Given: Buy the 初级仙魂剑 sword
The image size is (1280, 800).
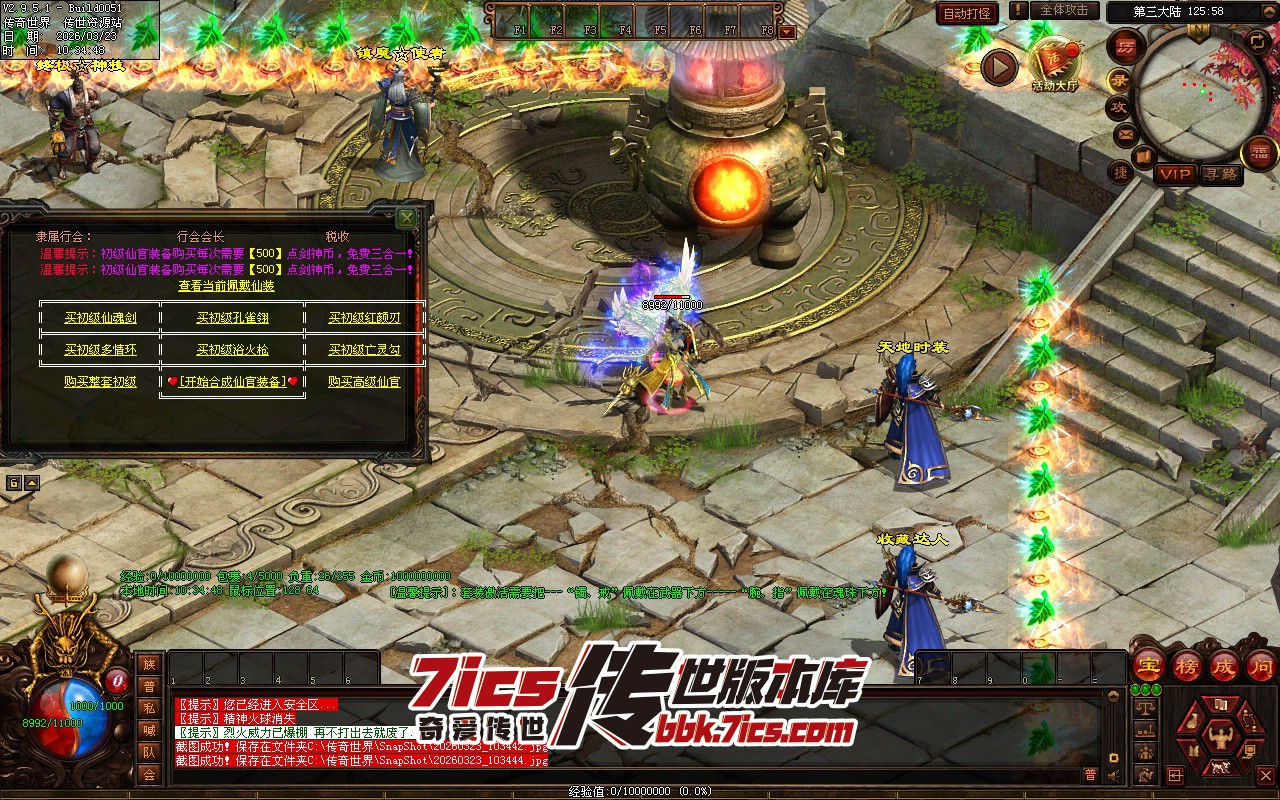Looking at the screenshot, I should 100,318.
